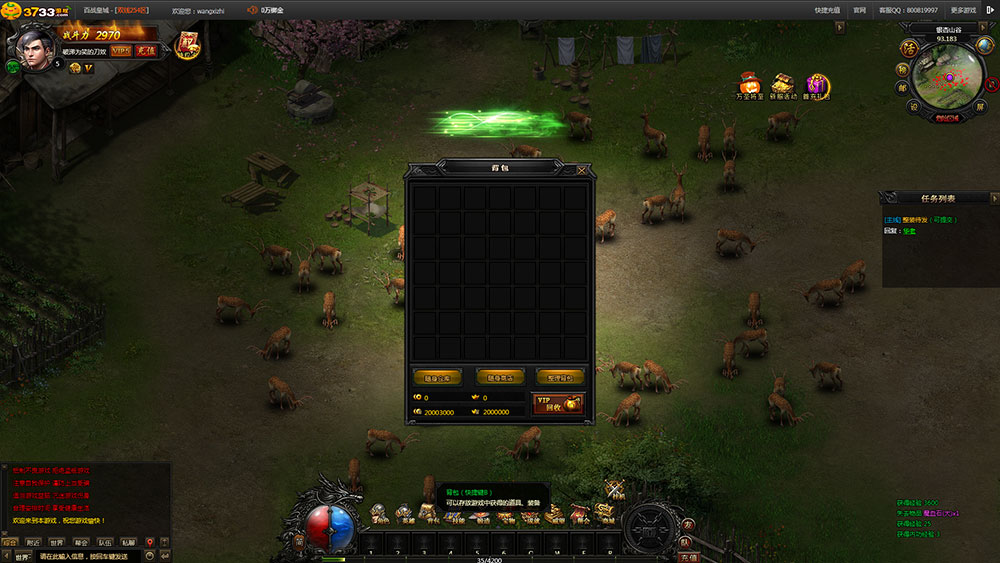Click the leftmost gold button under the bag grid
Viewport: 1000px width, 563px height.
(437, 377)
